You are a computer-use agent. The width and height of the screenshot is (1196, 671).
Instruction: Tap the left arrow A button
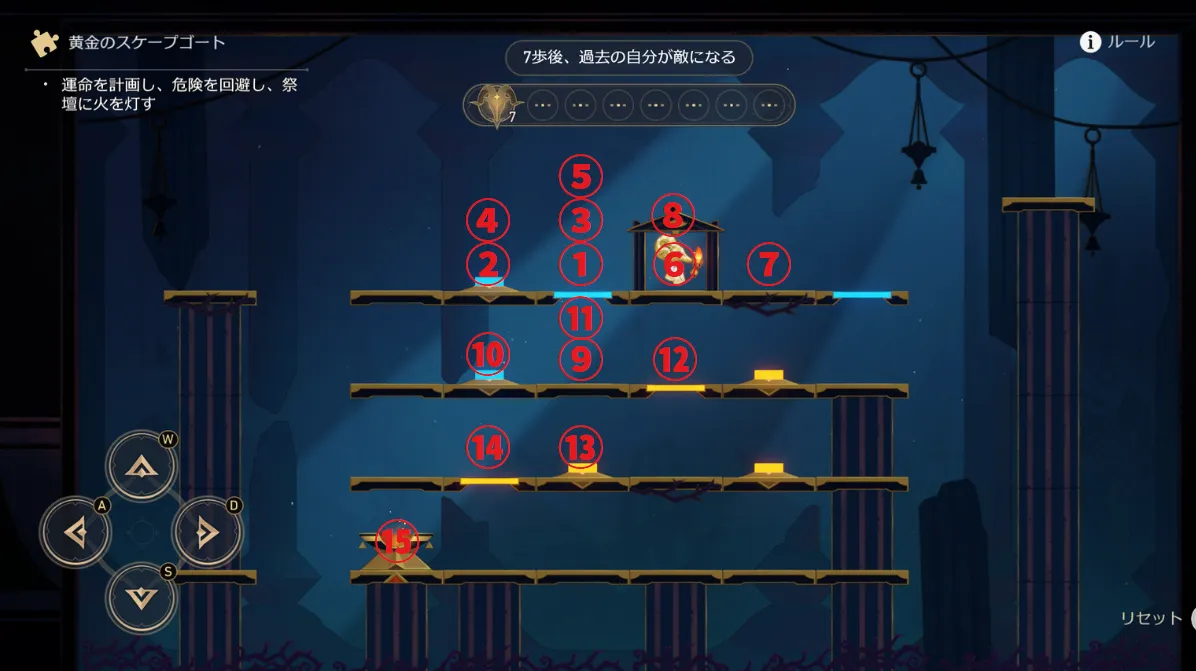pos(75,532)
